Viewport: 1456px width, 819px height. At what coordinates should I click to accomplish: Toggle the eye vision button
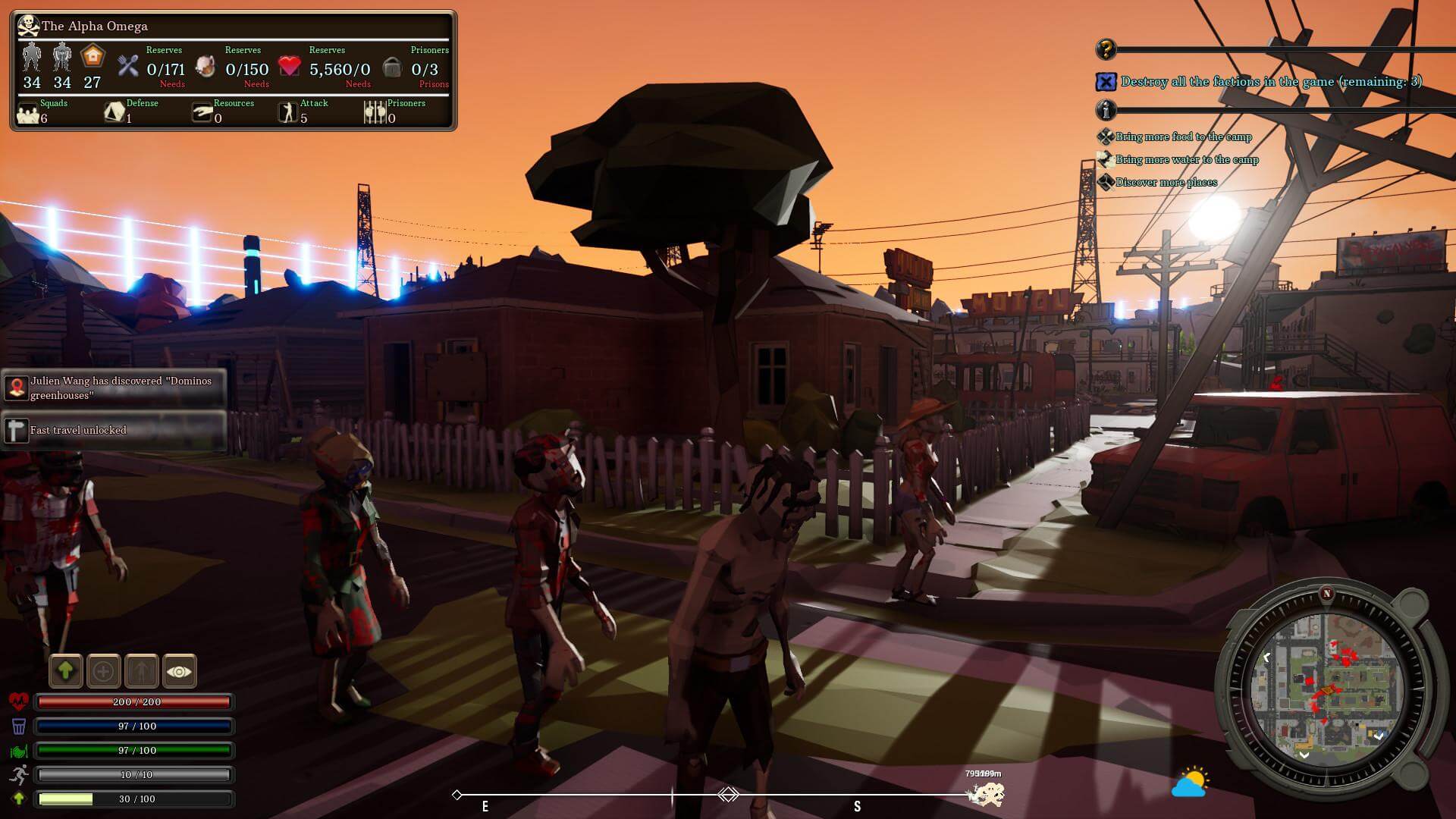pyautogui.click(x=180, y=671)
